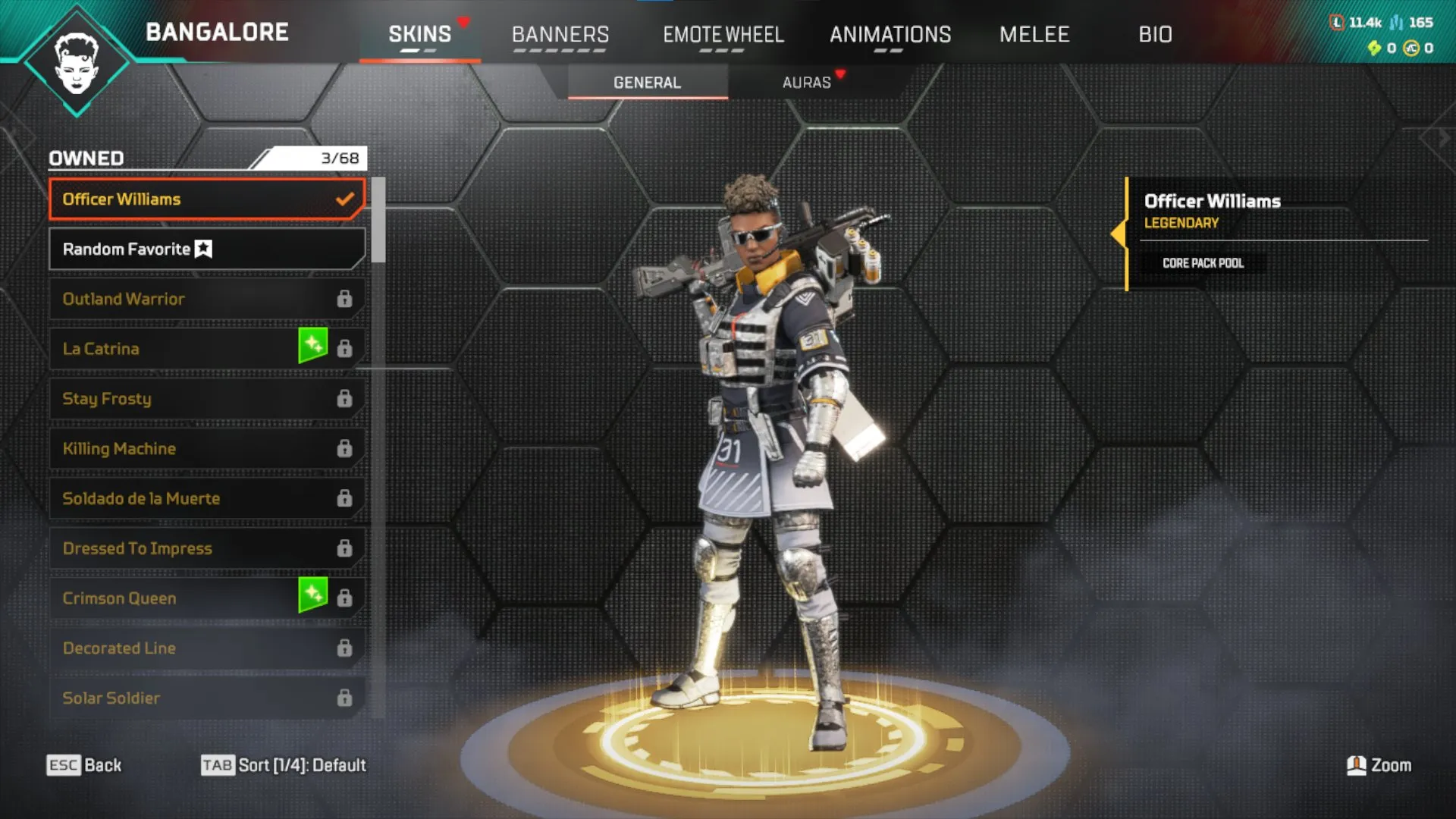
Task: Click the checkmark on Officer Williams
Action: 346,199
